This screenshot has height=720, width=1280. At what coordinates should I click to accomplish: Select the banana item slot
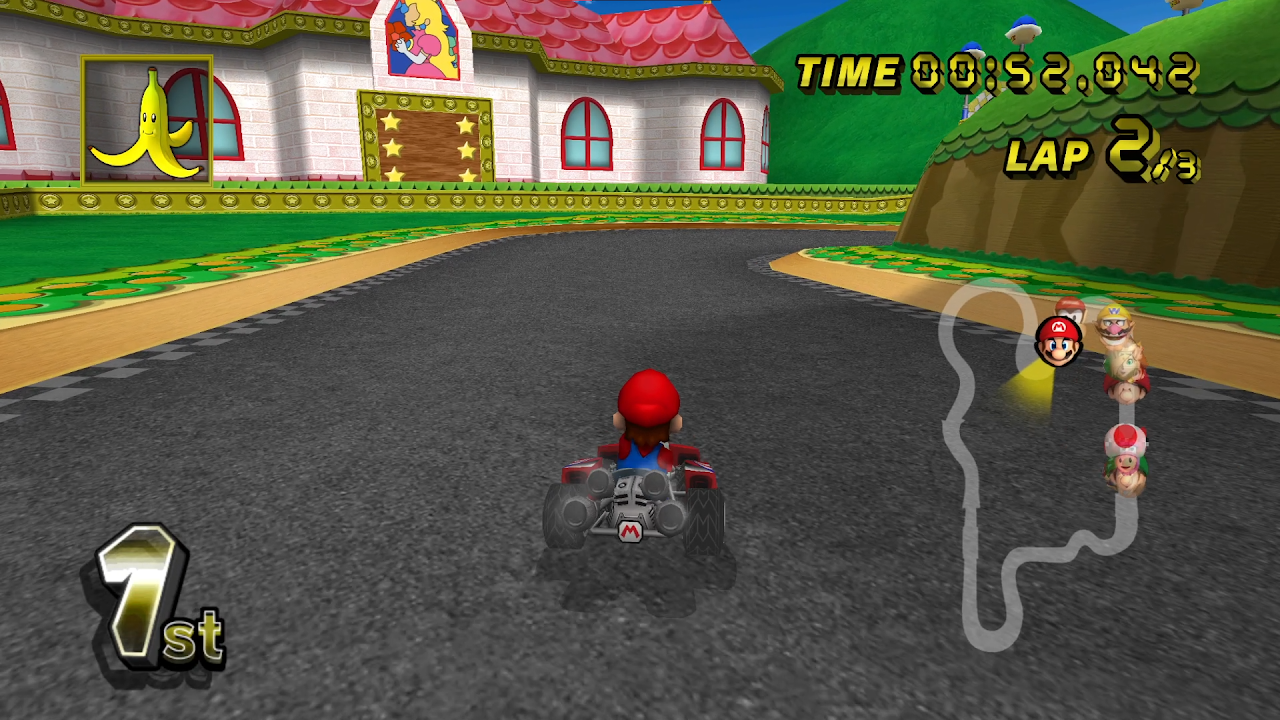147,121
